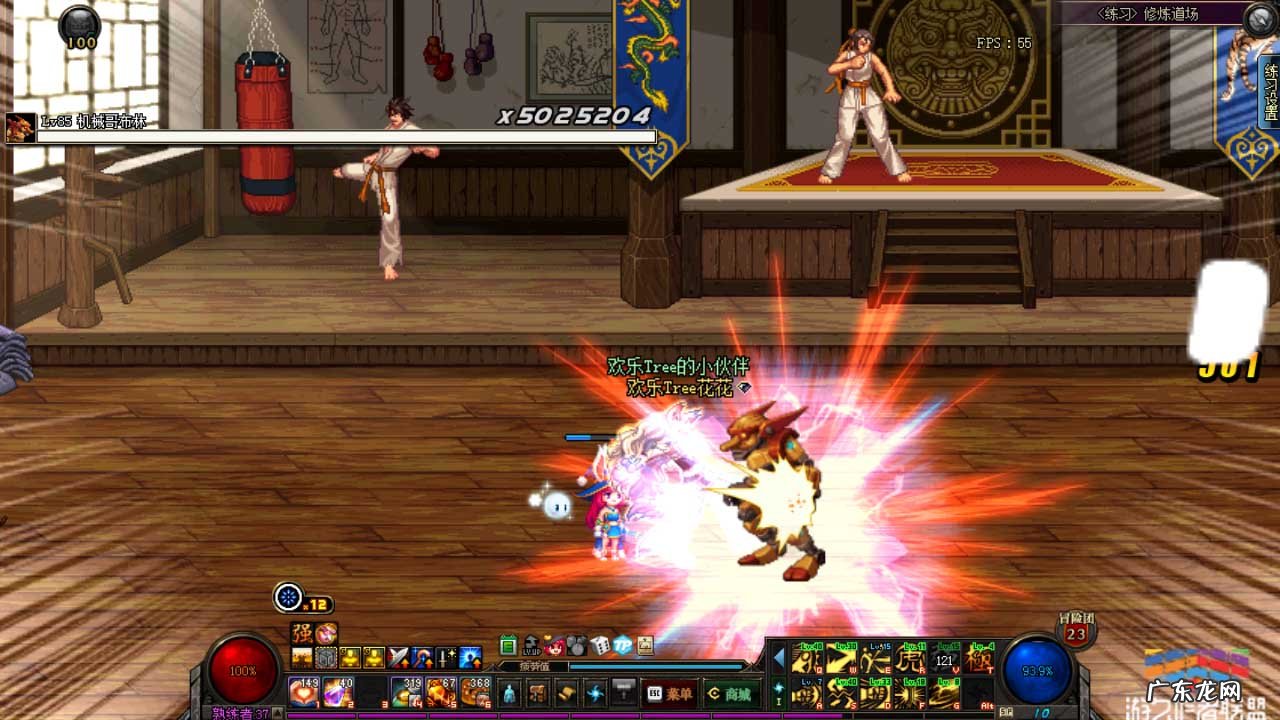The width and height of the screenshot is (1280, 720).
Task: Open the blue swirl skill menu icon
Action: click(595, 692)
